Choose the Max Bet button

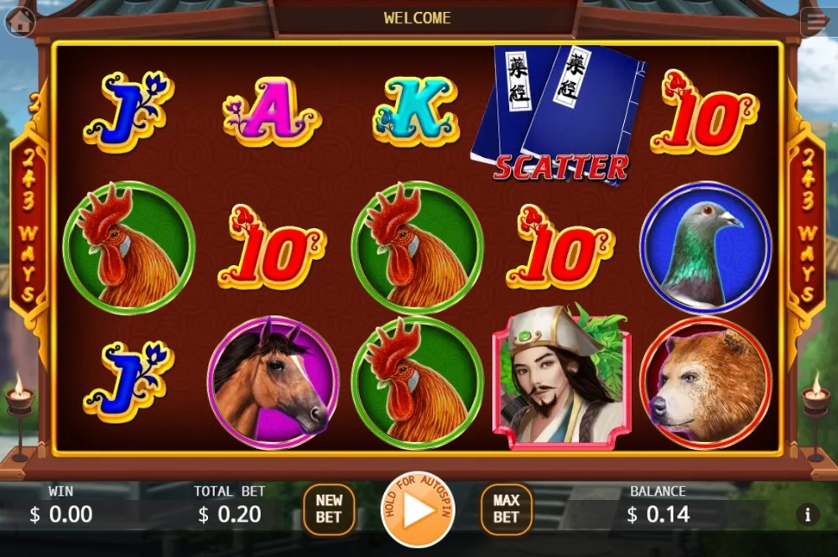(x=506, y=508)
